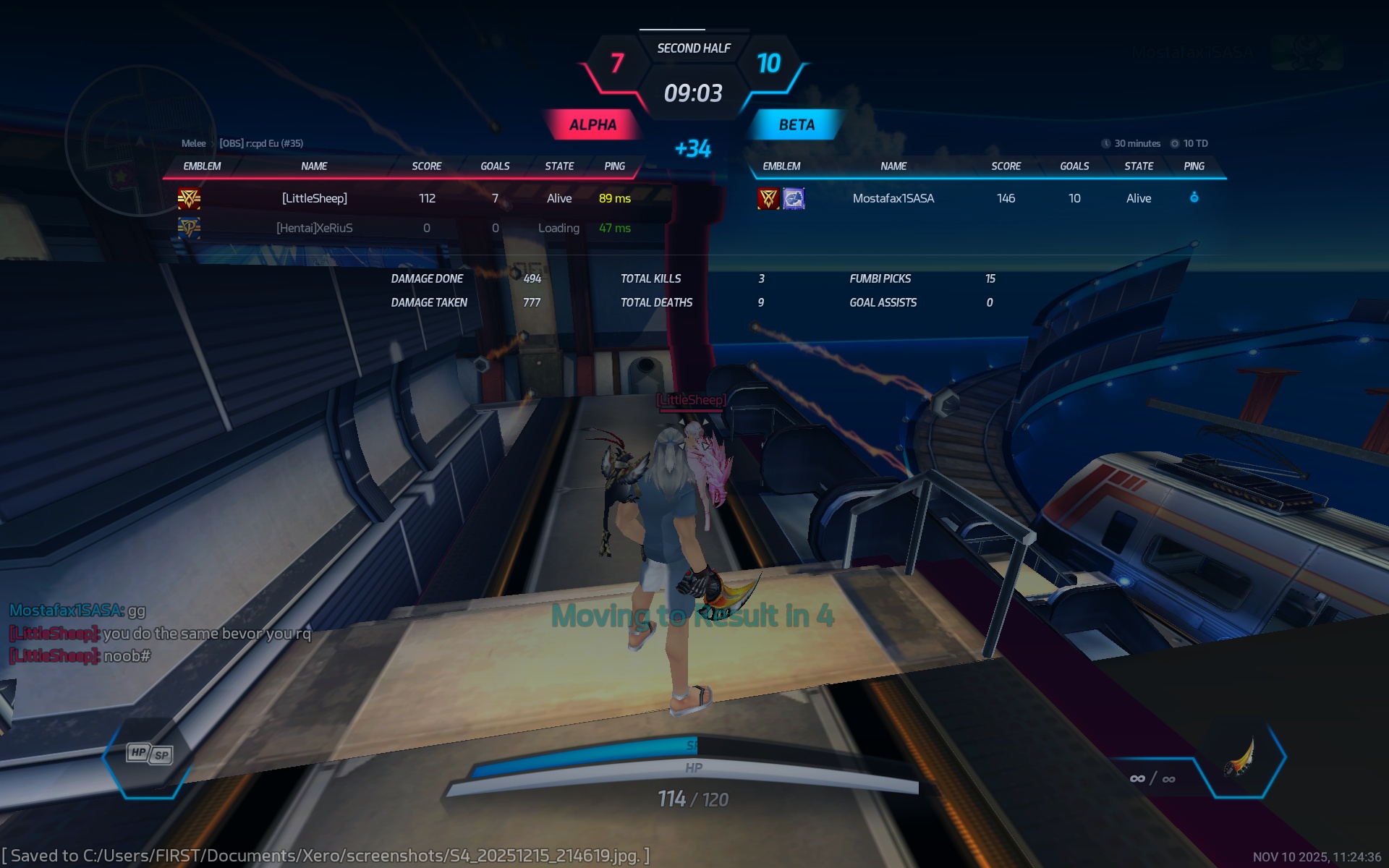Click the BETA team banner

(x=797, y=124)
